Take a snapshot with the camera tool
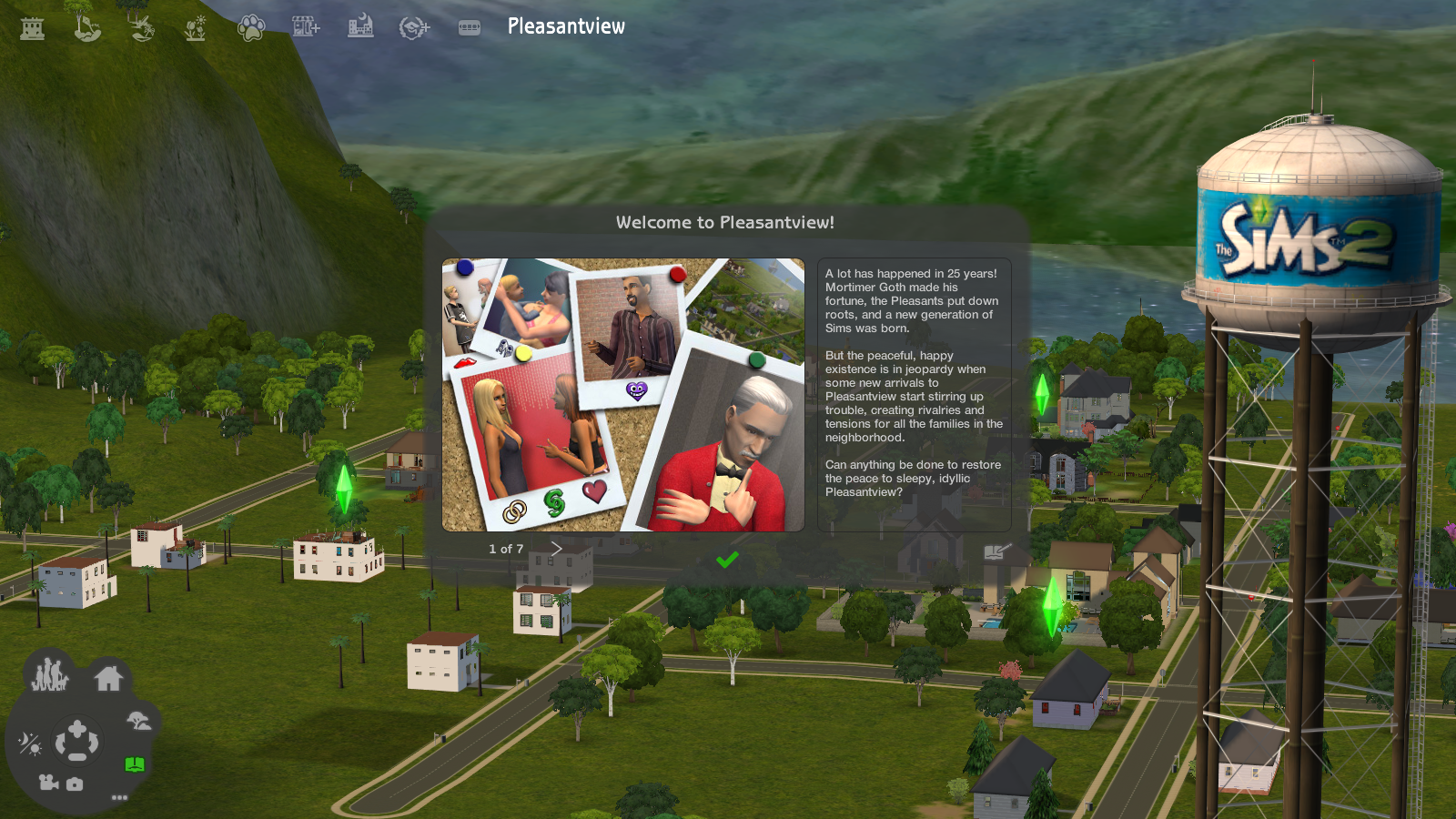Image resolution: width=1456 pixels, height=819 pixels. click(75, 784)
